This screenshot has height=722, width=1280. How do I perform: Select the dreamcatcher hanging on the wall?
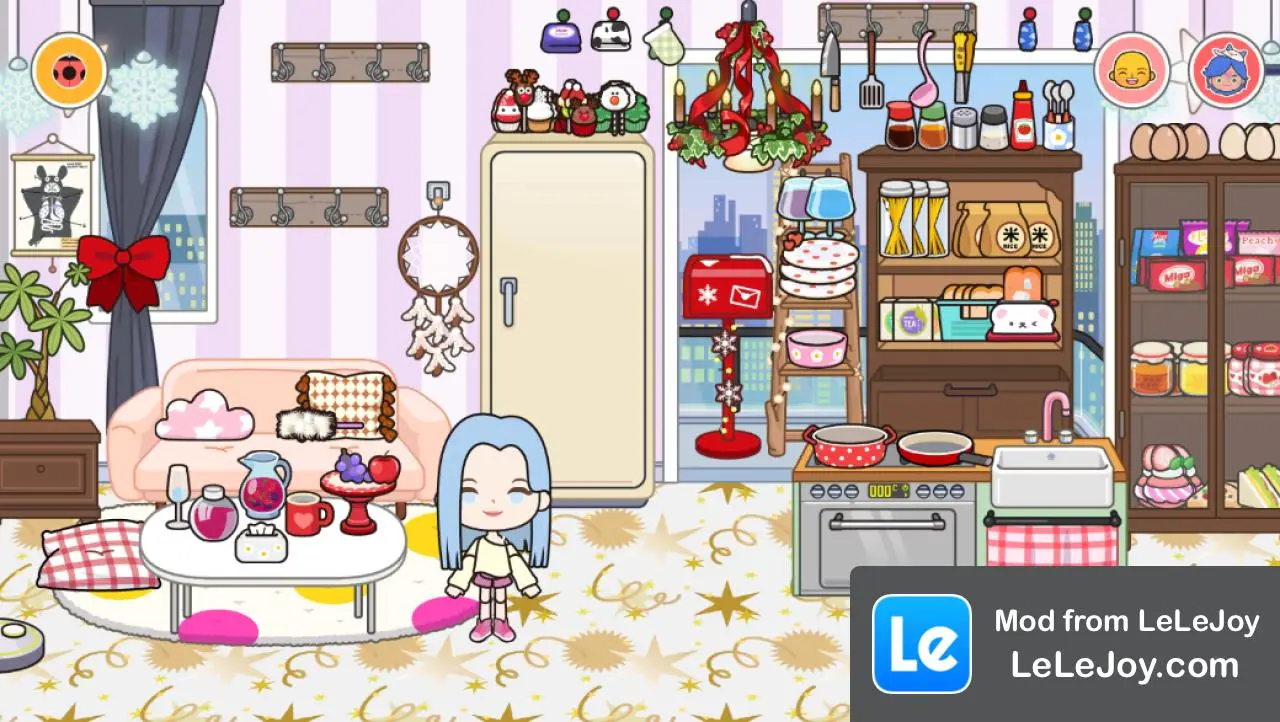(440, 250)
